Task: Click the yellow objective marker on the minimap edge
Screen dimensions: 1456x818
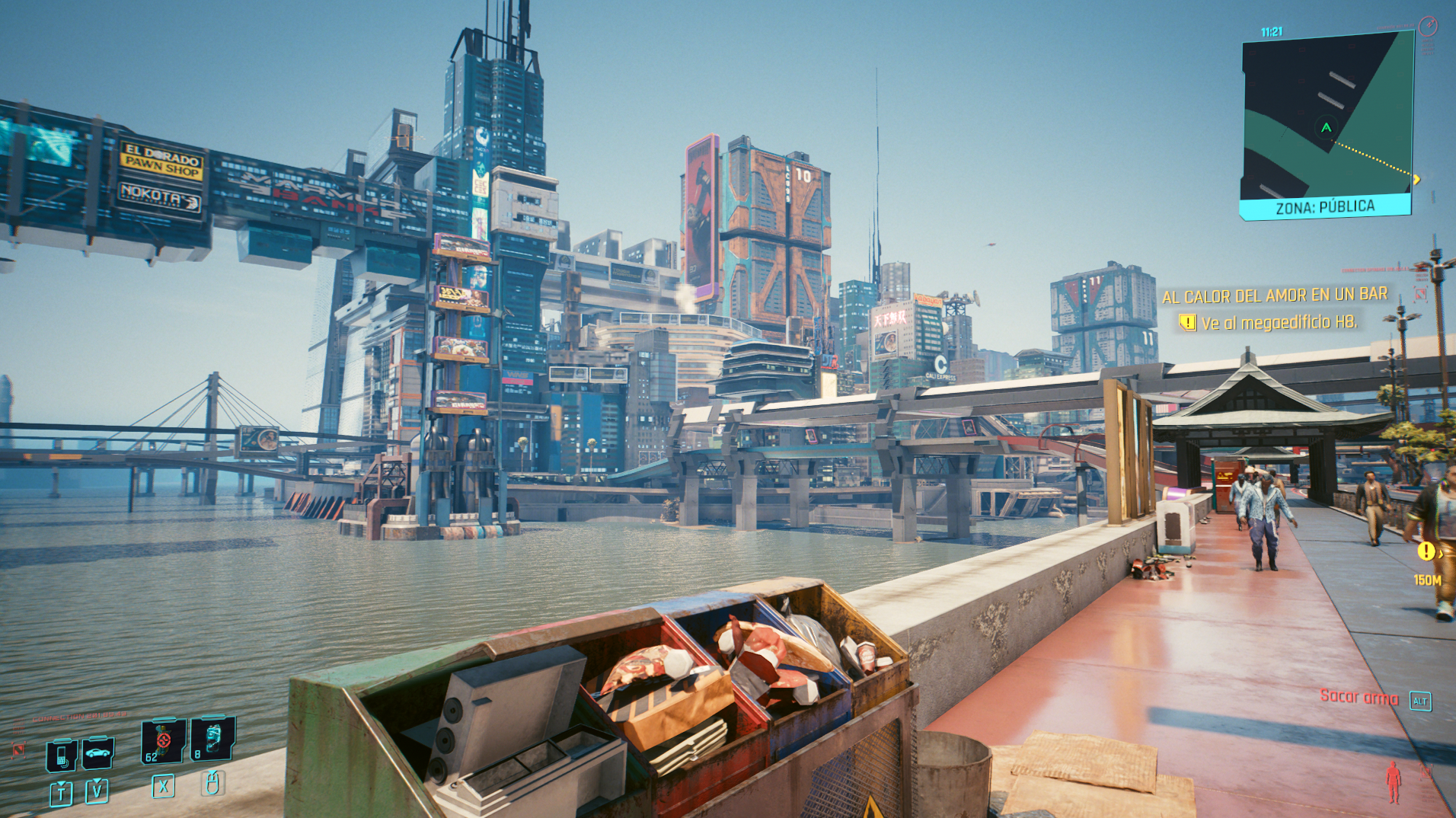Action: pos(1416,180)
